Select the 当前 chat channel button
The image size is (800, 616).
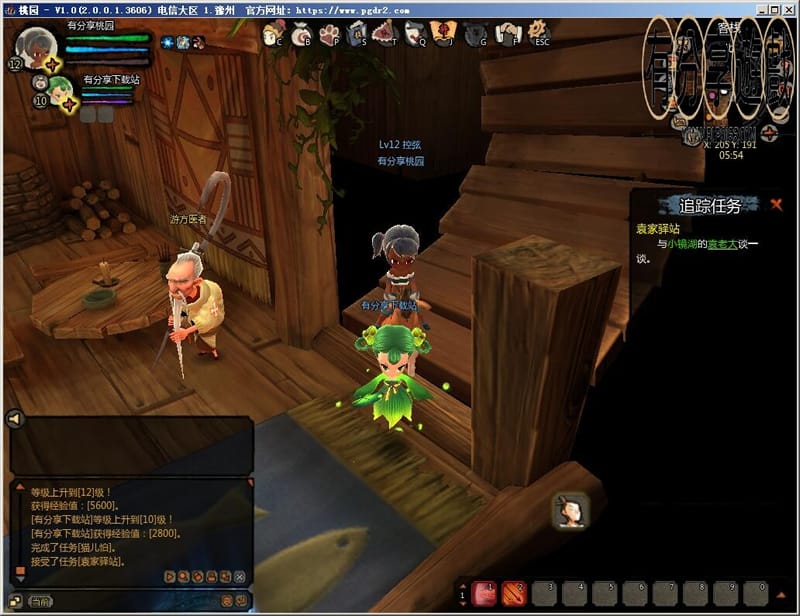point(38,601)
